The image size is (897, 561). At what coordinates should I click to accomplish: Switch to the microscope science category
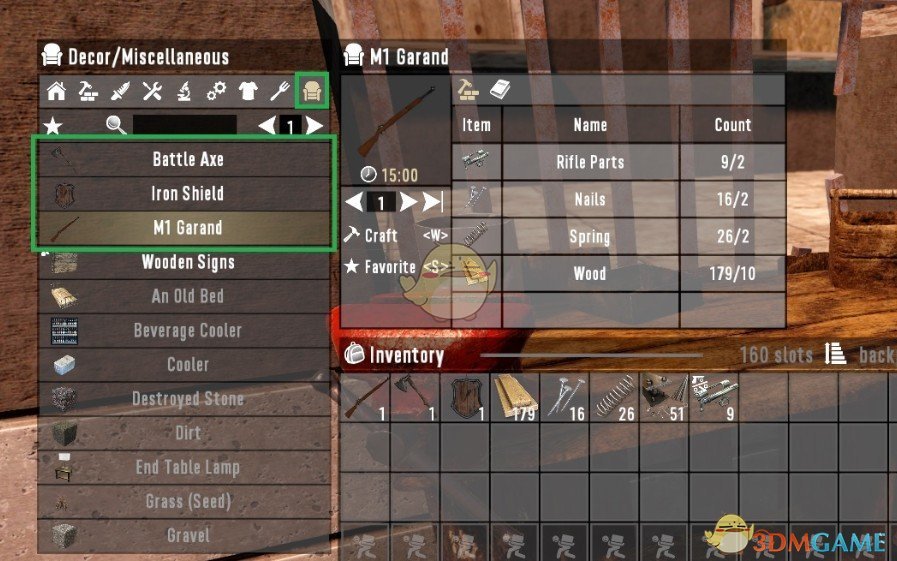tap(184, 92)
